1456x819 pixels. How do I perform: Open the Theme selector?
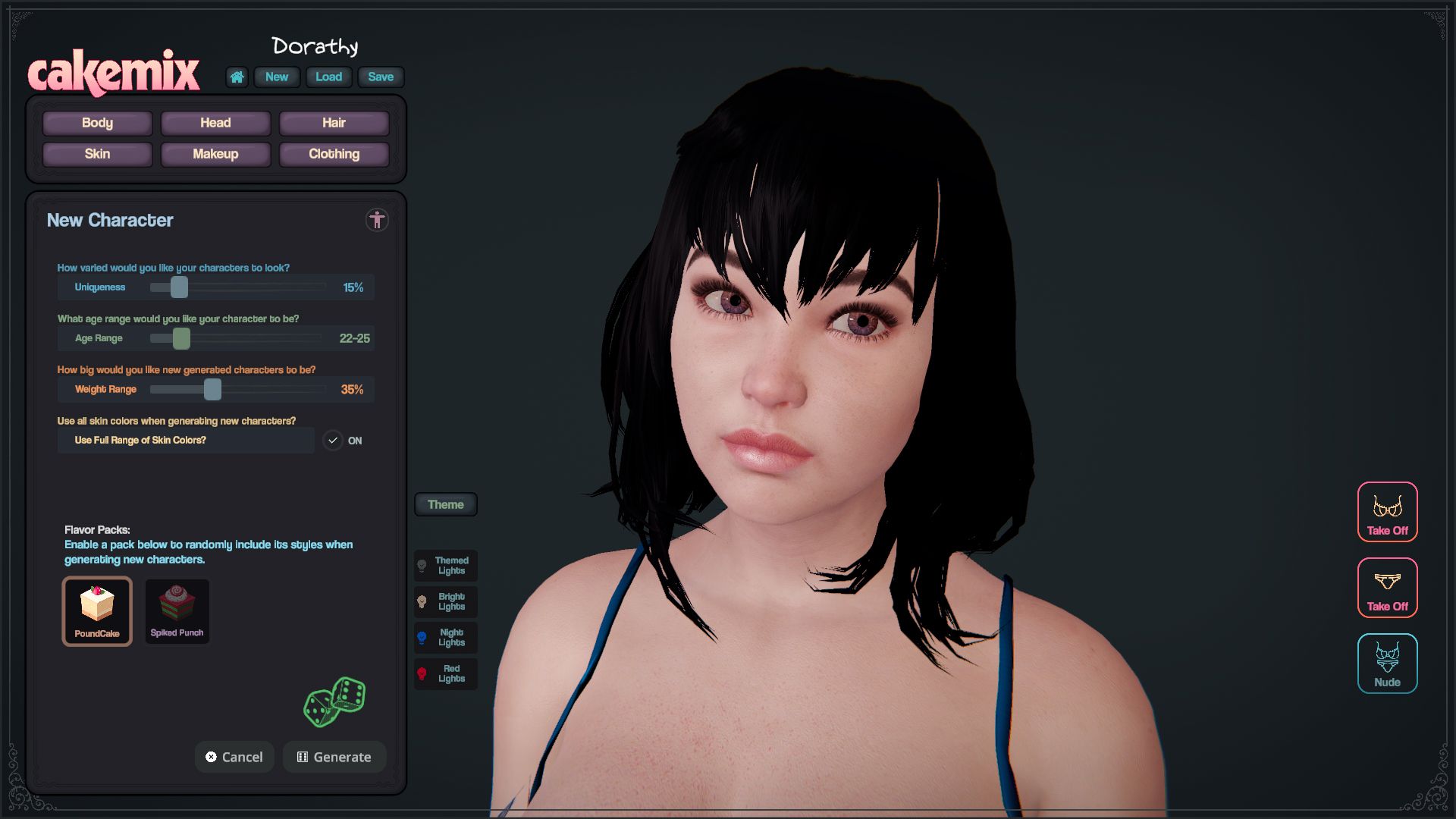tap(445, 504)
